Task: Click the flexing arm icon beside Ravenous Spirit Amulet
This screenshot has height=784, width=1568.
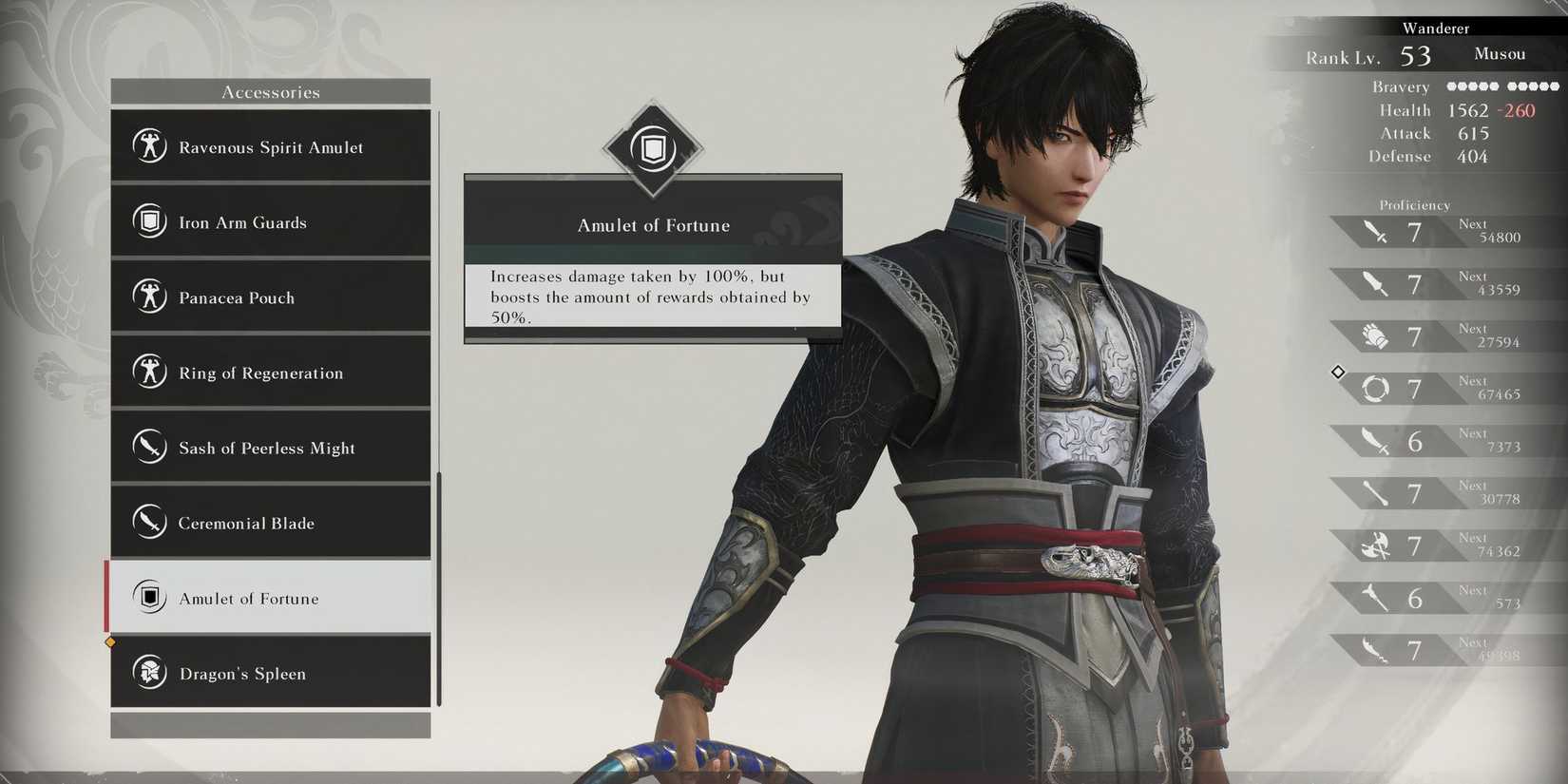Action: pyautogui.click(x=149, y=147)
